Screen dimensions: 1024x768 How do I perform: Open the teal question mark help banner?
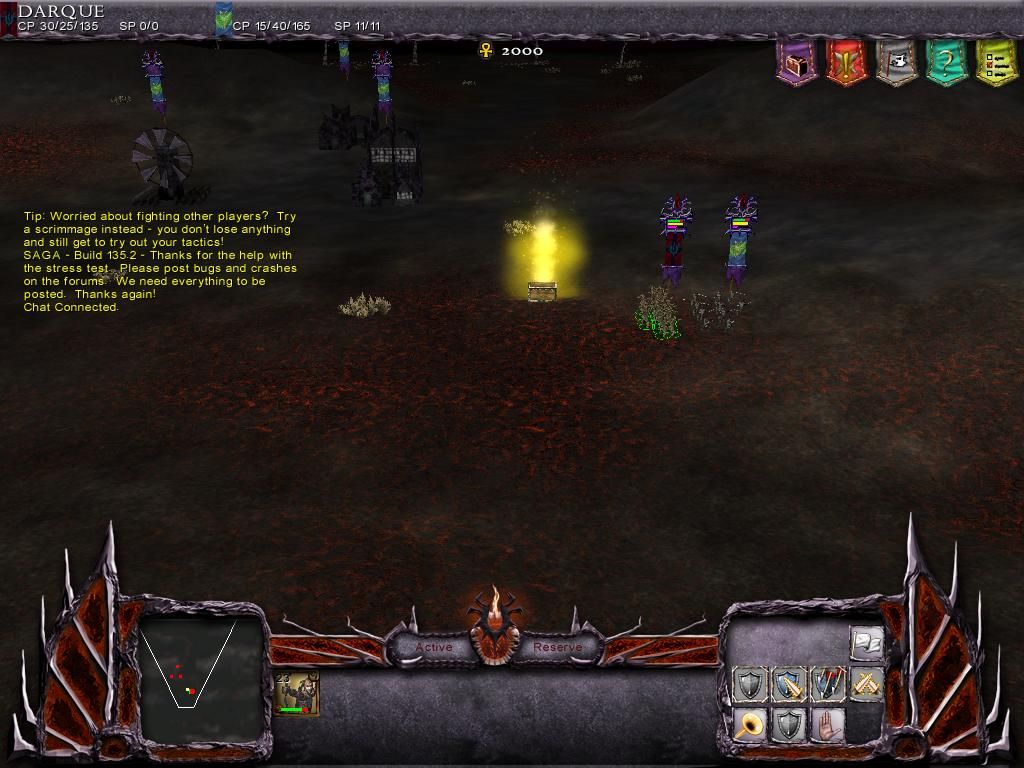947,63
